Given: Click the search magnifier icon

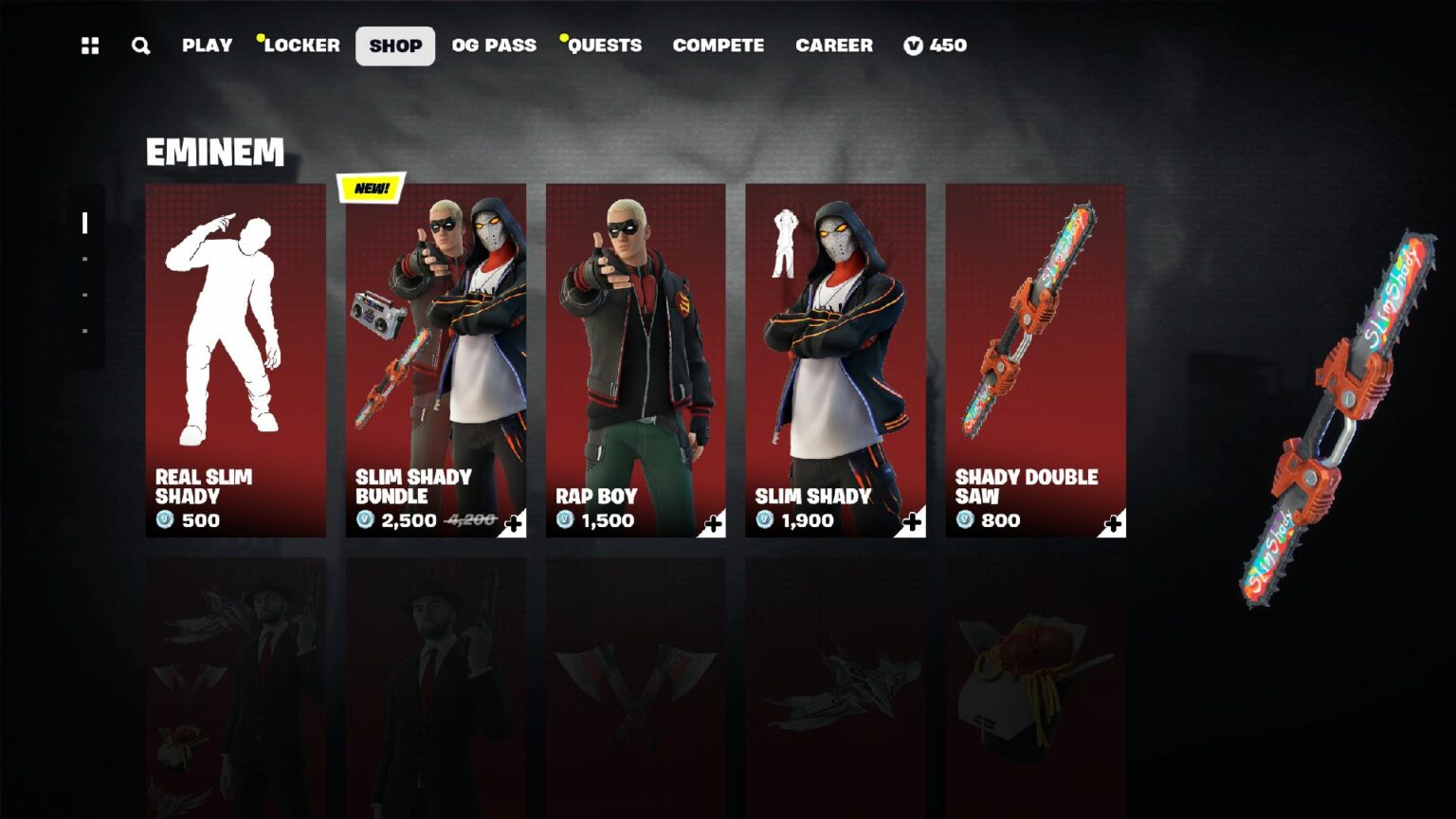Looking at the screenshot, I should point(140,45).
